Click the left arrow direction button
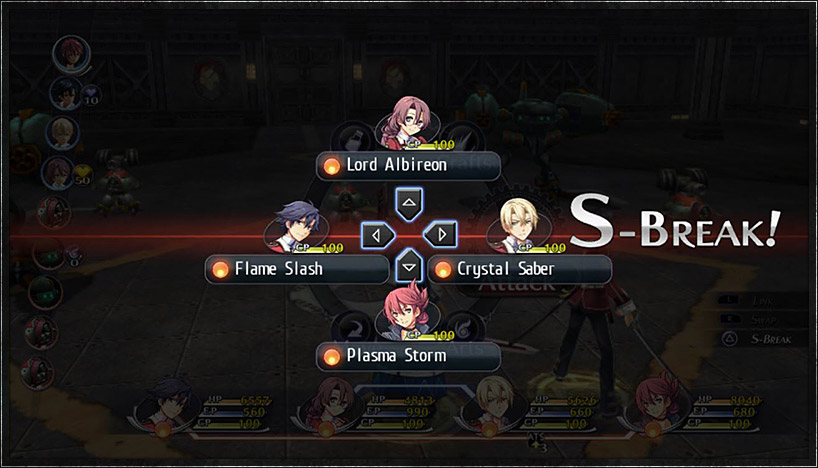 pyautogui.click(x=376, y=236)
